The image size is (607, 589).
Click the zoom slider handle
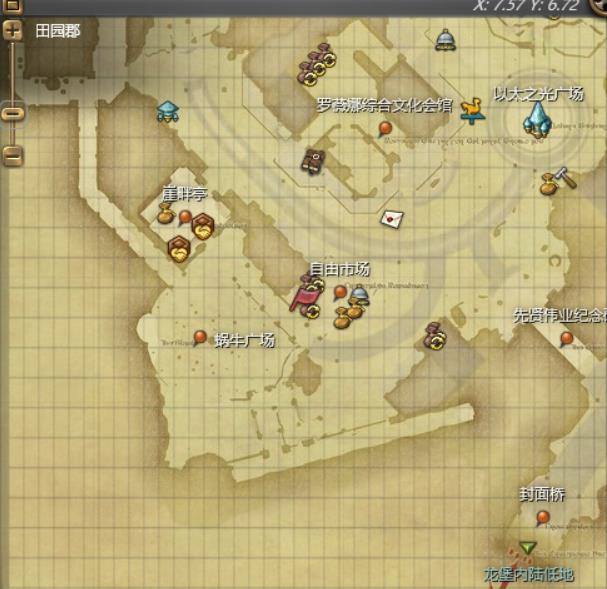(13, 112)
